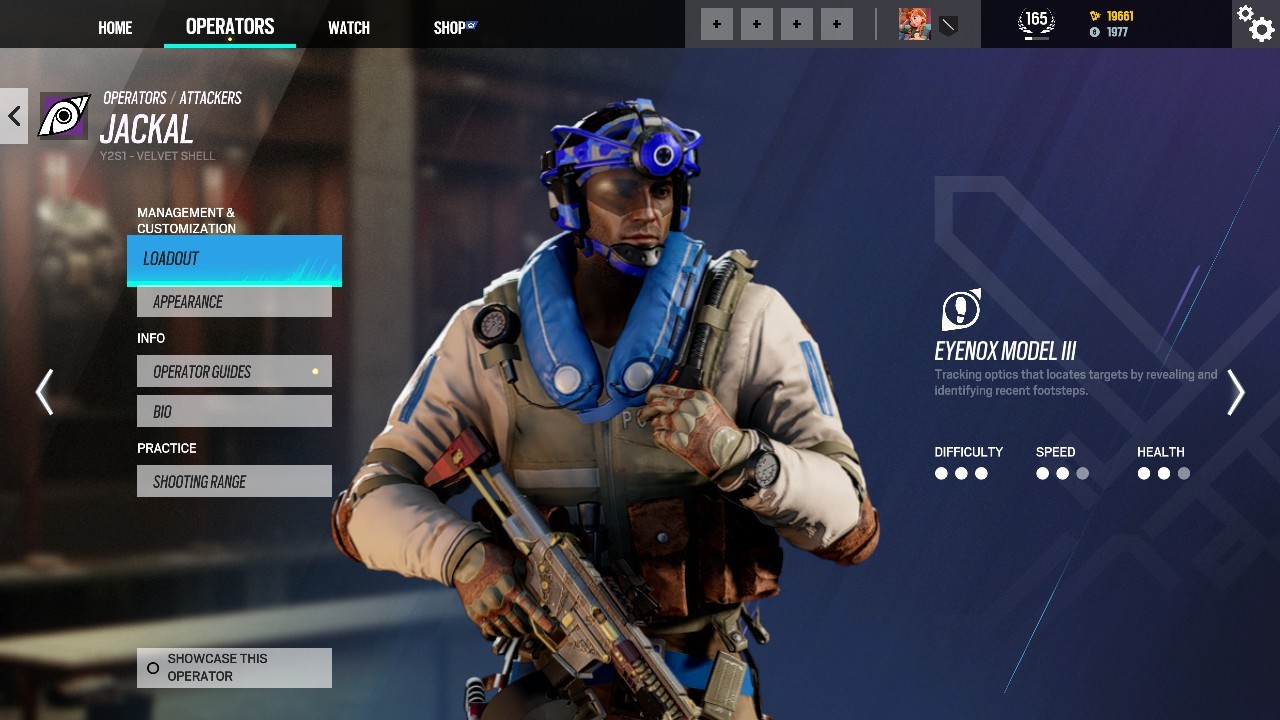This screenshot has height=720, width=1280.
Task: Select the Eyenox Model III gadget icon
Action: [961, 310]
